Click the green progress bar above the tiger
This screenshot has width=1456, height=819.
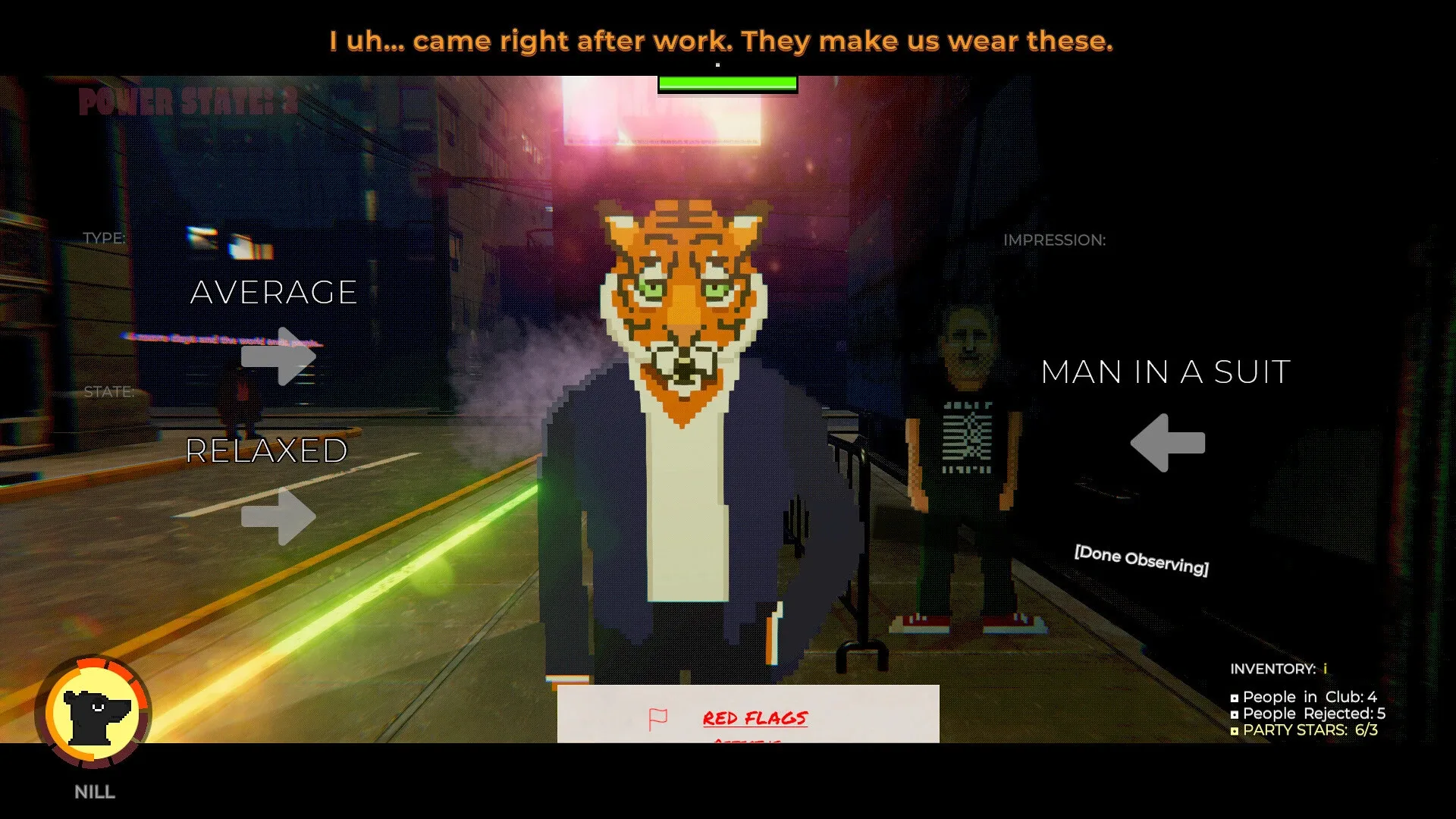click(726, 85)
